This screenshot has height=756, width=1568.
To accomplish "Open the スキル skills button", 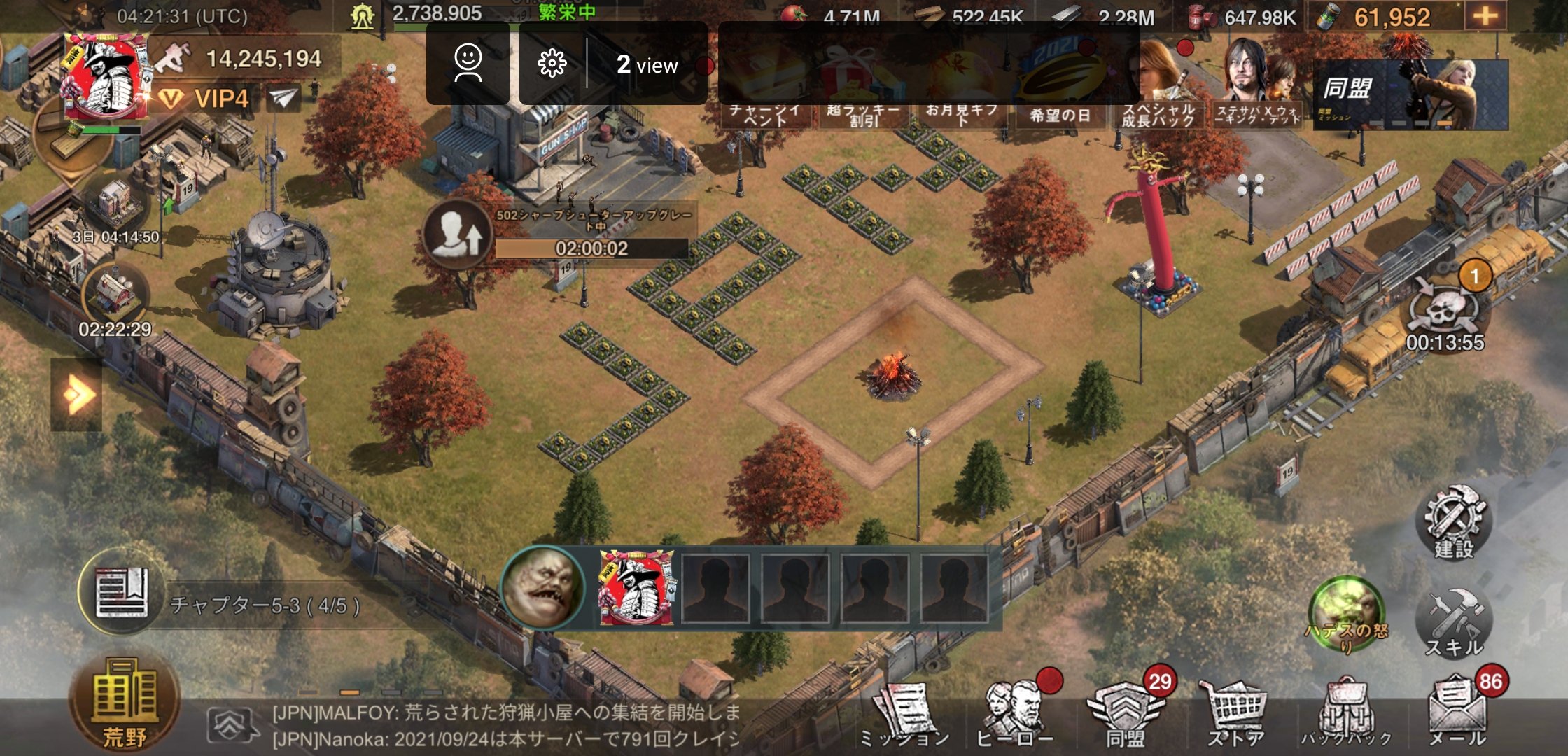I will [1454, 623].
